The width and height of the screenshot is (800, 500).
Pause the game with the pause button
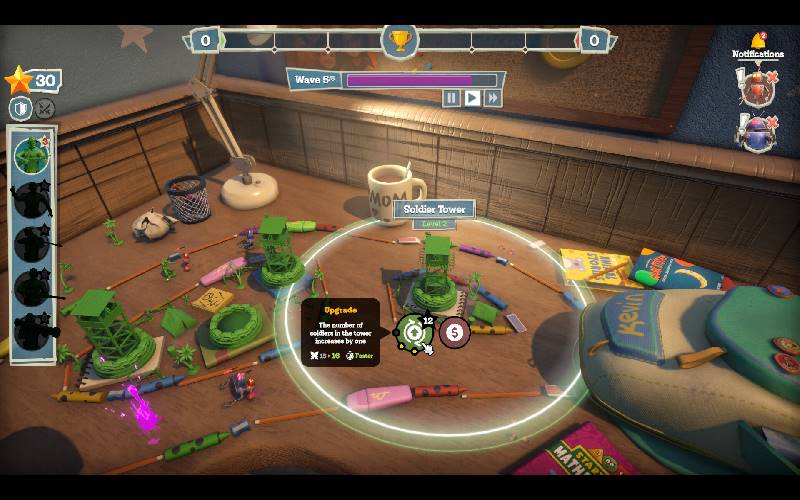452,98
